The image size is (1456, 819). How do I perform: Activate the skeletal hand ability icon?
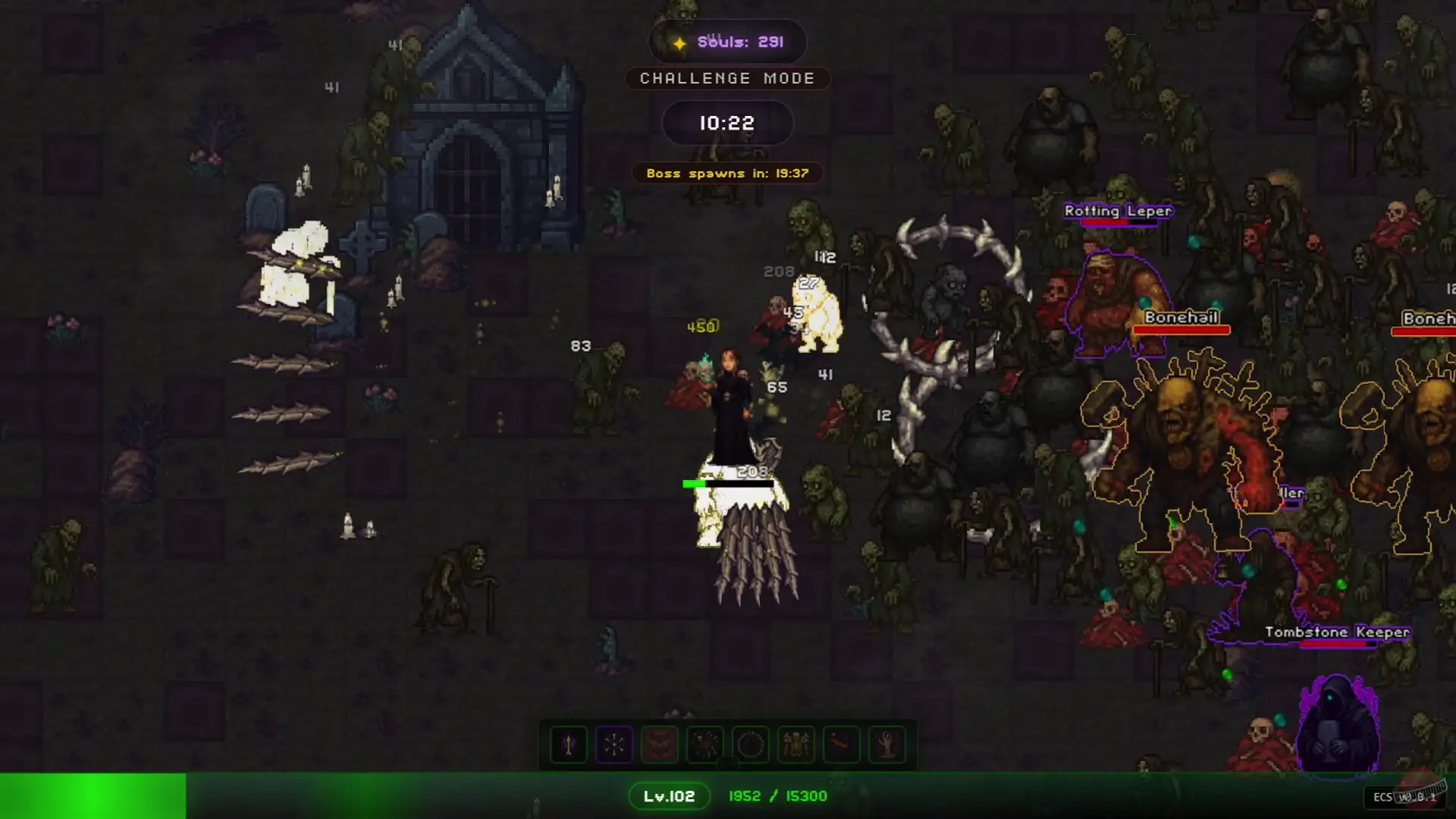[886, 745]
